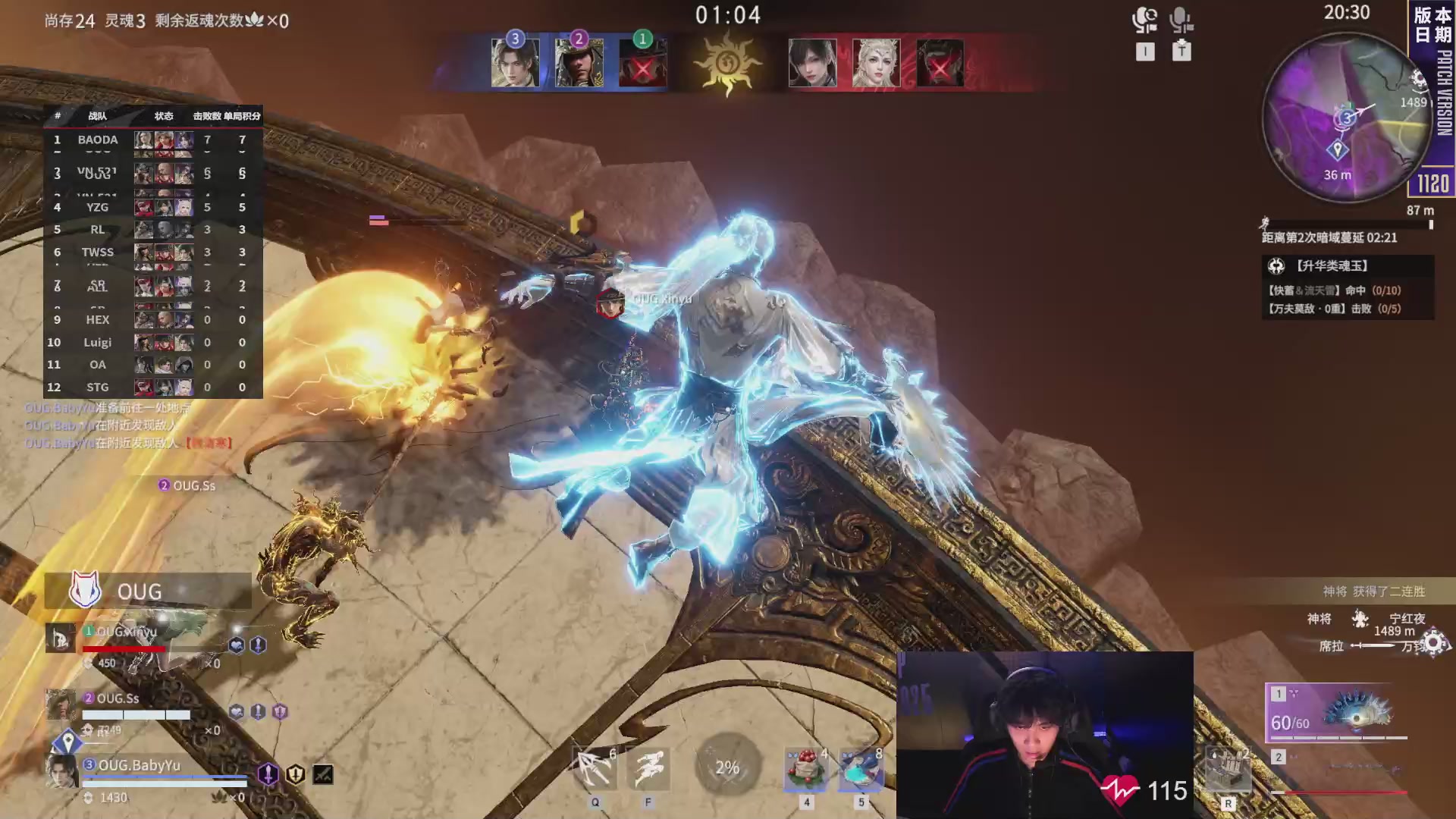
Task: Select the YZG team scoreboard row
Action: [152, 207]
